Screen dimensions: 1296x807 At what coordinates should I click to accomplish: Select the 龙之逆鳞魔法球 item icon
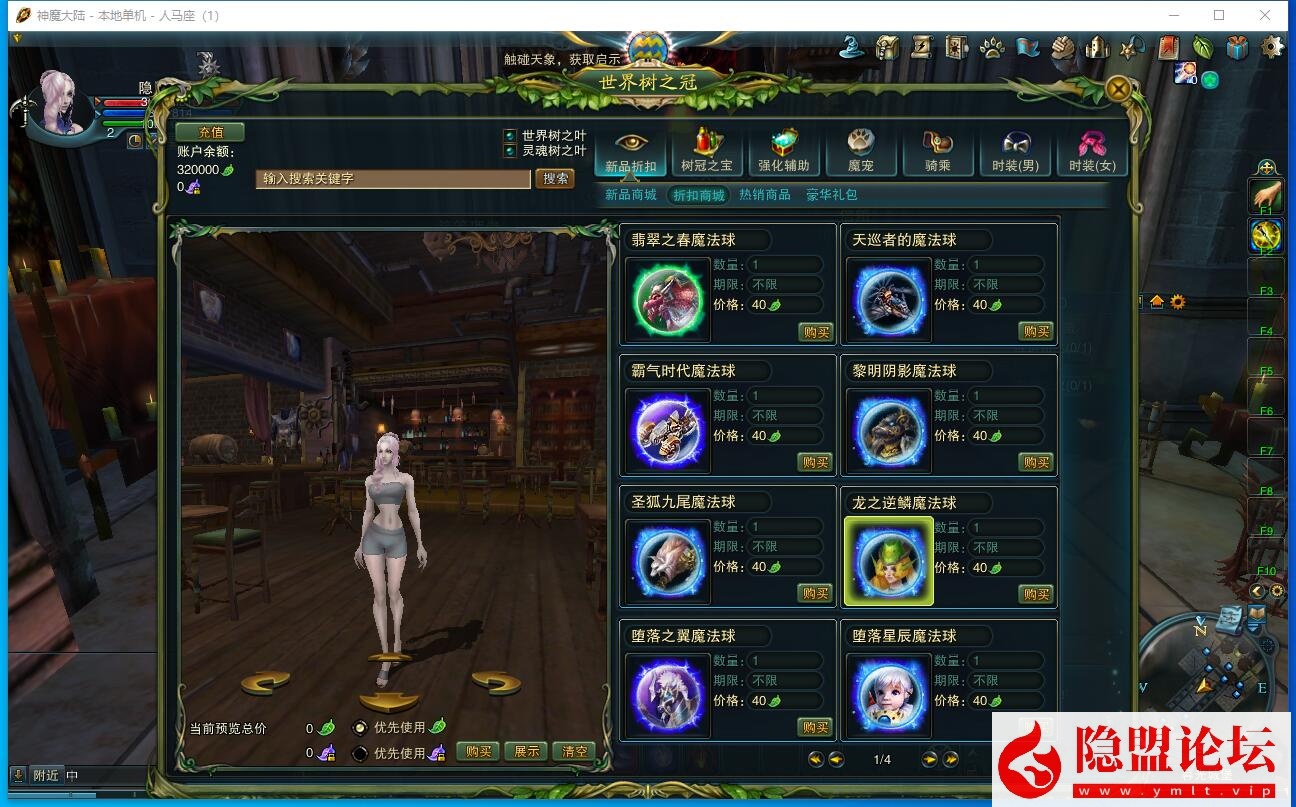(x=888, y=561)
